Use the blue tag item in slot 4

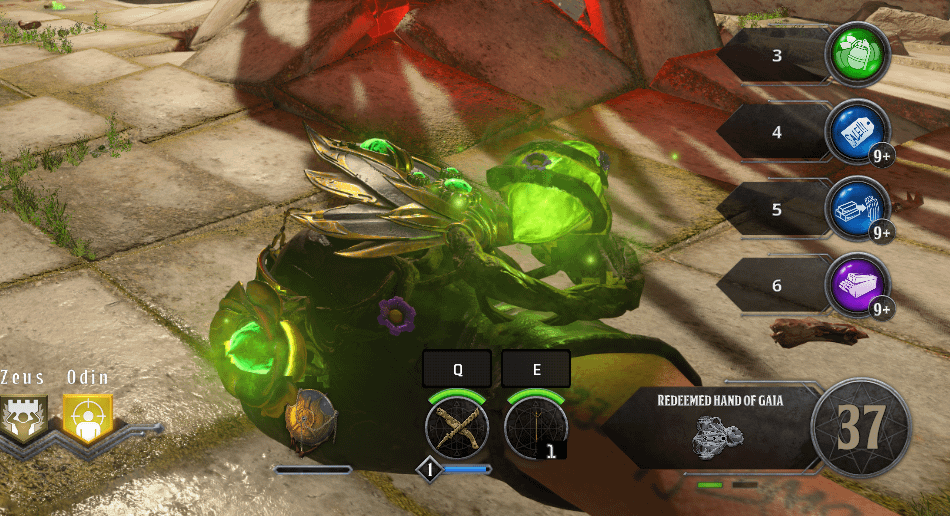coord(857,132)
